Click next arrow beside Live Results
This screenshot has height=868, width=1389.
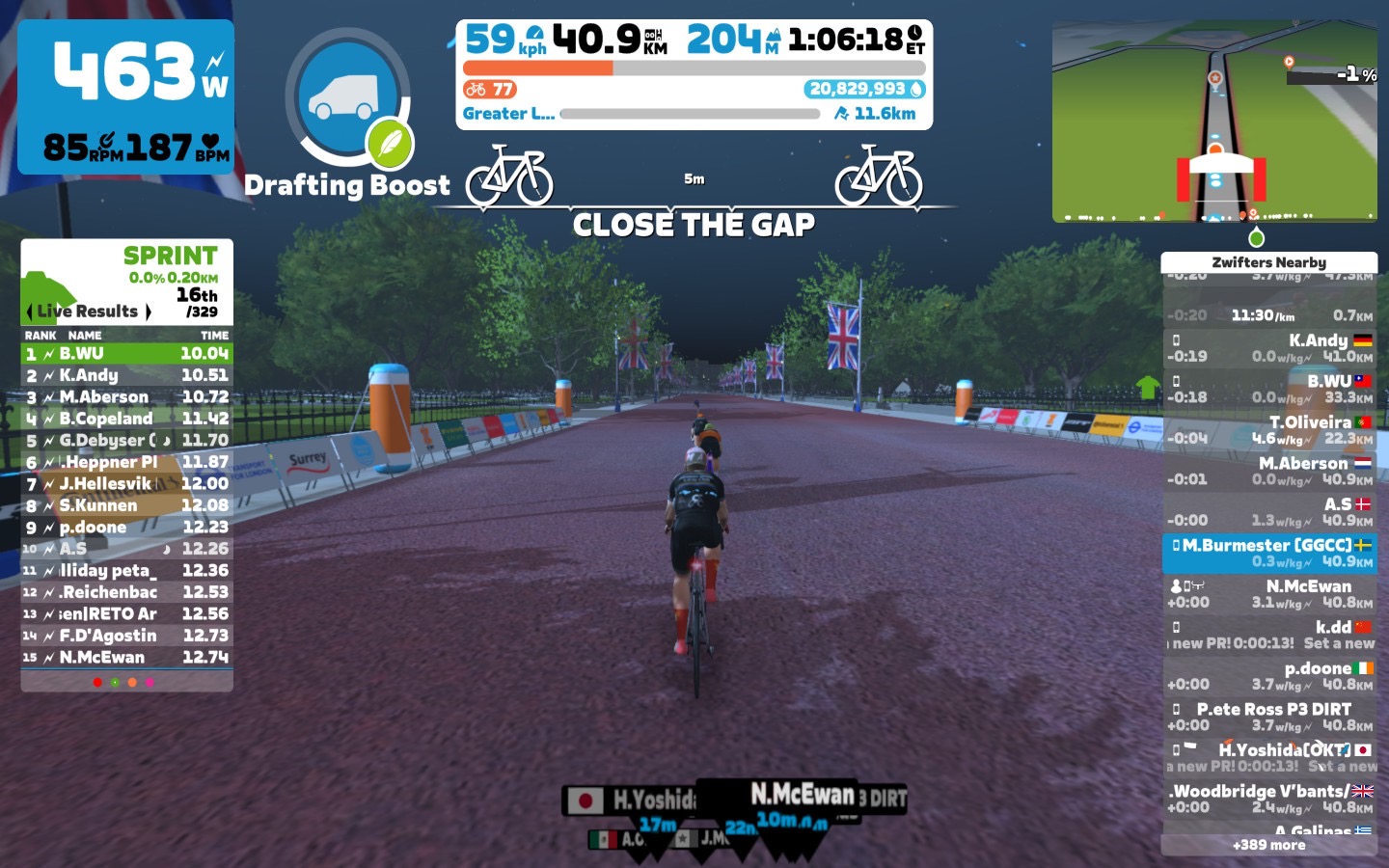[x=148, y=312]
